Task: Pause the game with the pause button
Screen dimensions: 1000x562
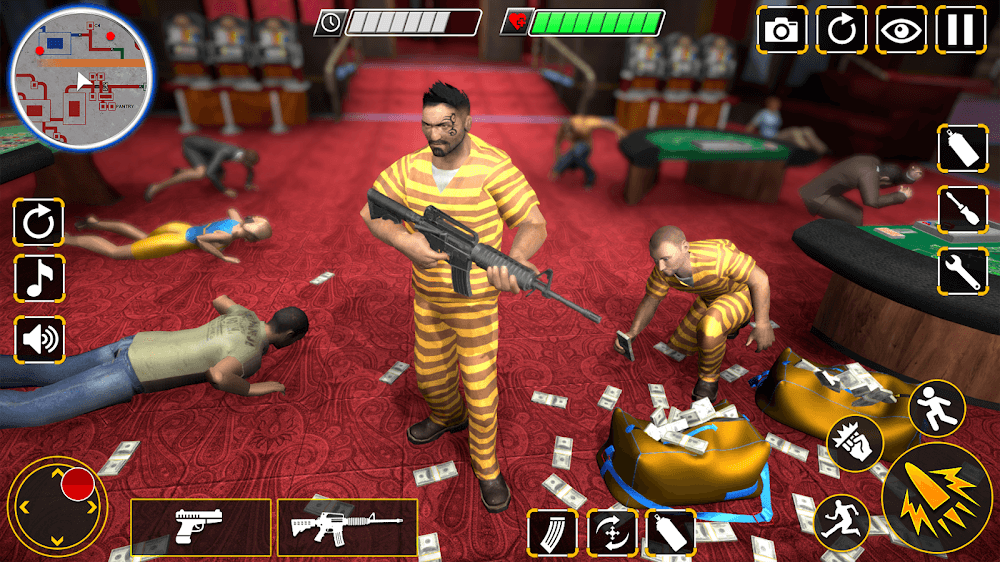Action: tap(960, 29)
